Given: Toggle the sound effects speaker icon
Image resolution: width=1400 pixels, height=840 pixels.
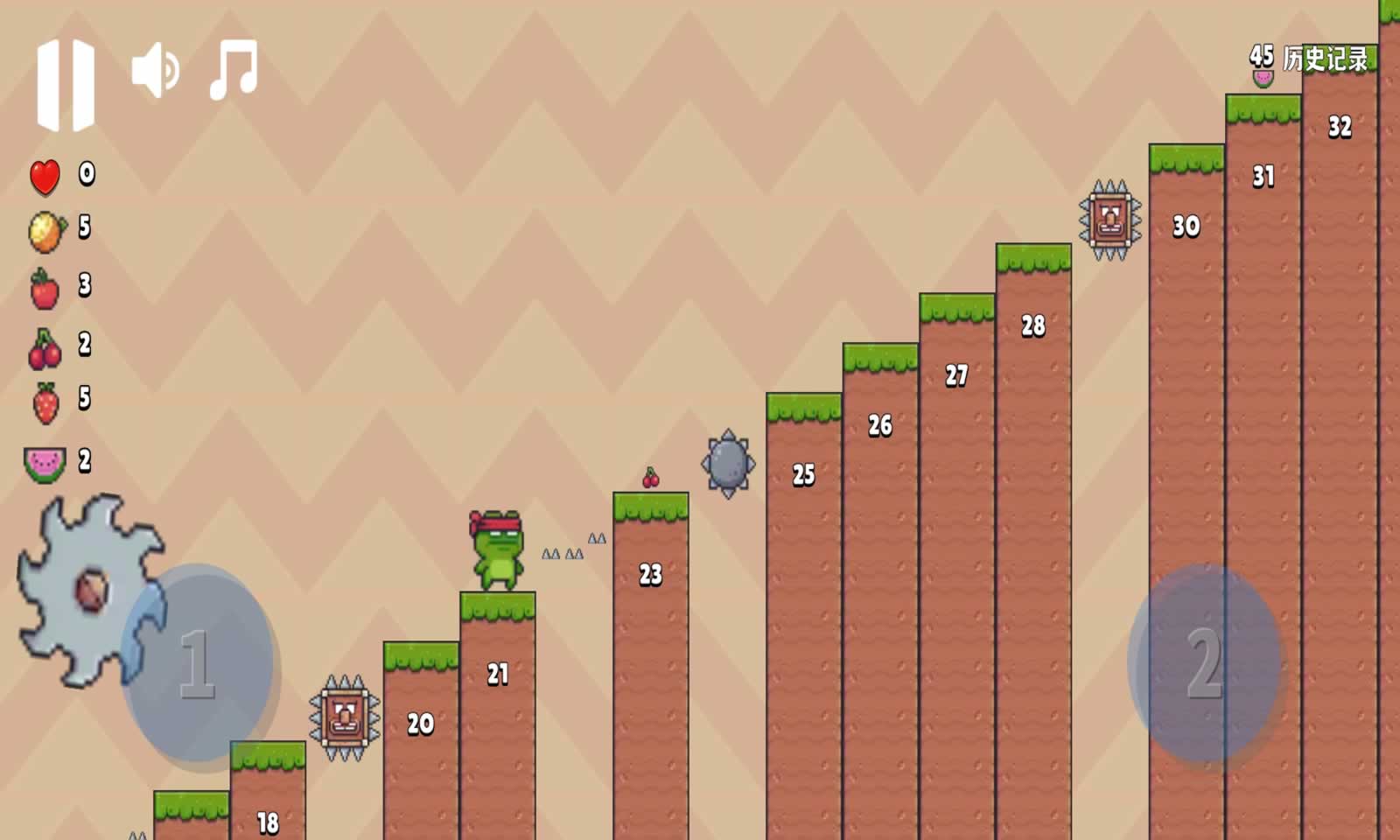Looking at the screenshot, I should click(155, 70).
